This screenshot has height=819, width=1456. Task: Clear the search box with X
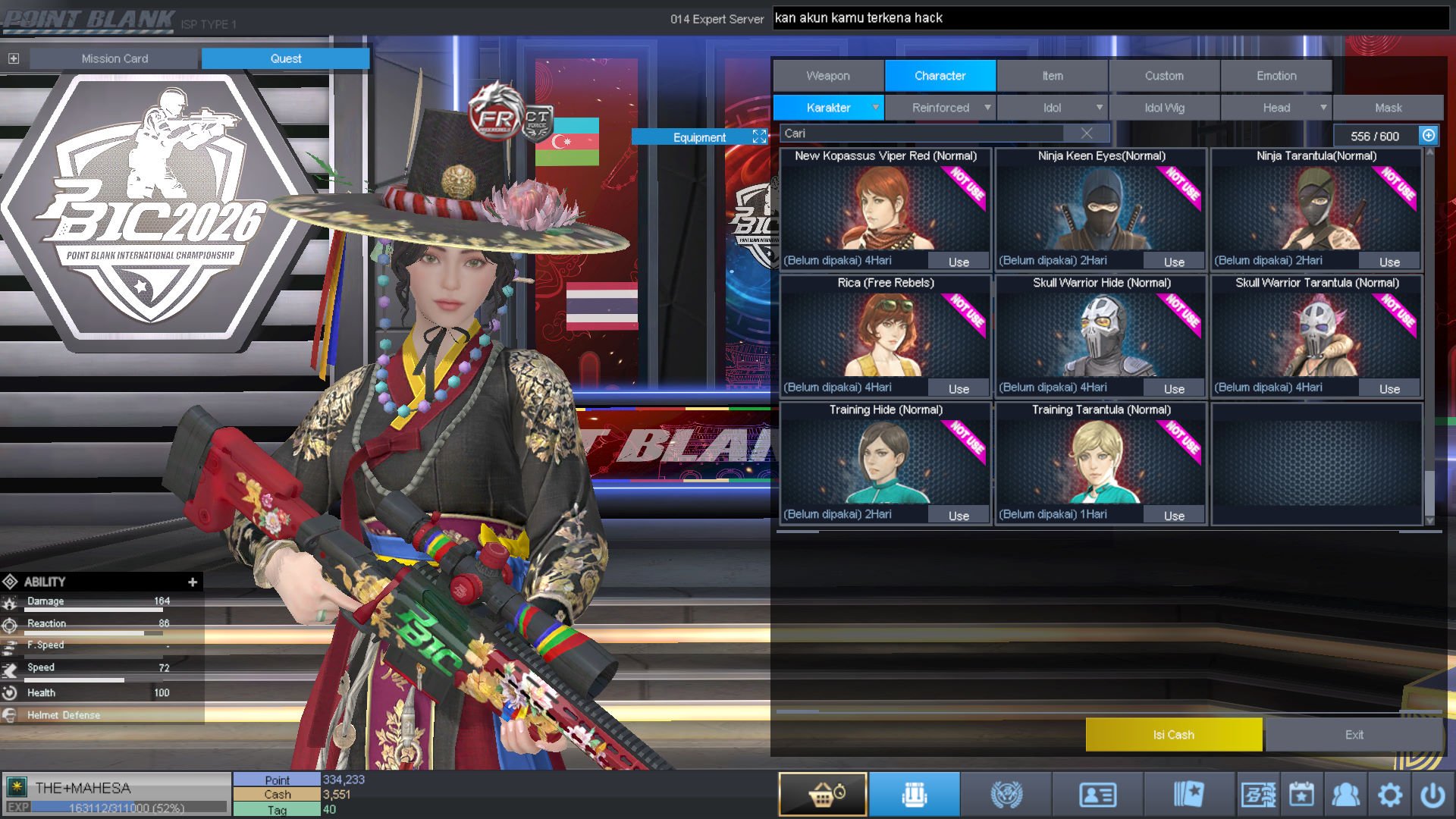click(x=1087, y=133)
